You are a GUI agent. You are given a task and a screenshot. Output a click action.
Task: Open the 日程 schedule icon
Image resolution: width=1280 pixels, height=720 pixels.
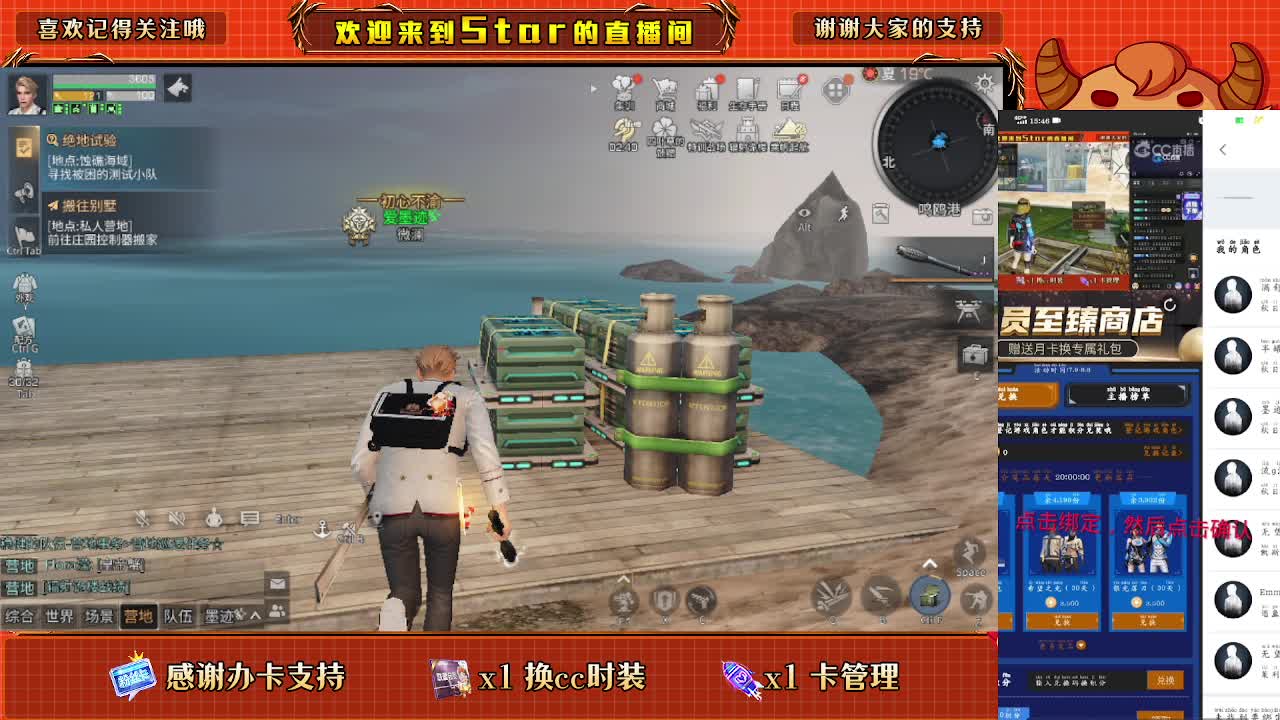coord(790,88)
